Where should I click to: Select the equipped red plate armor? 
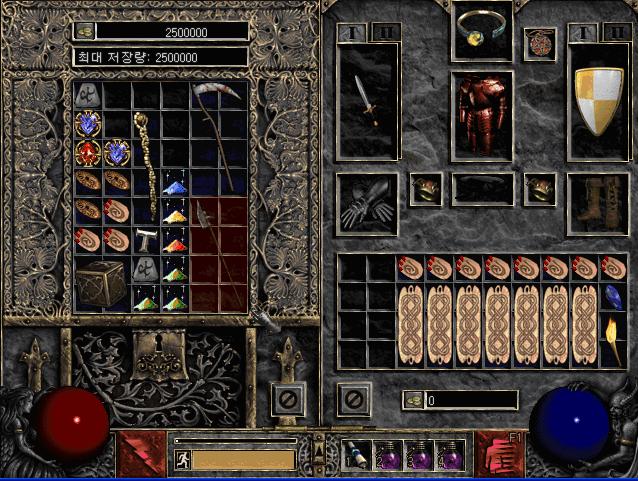[482, 114]
